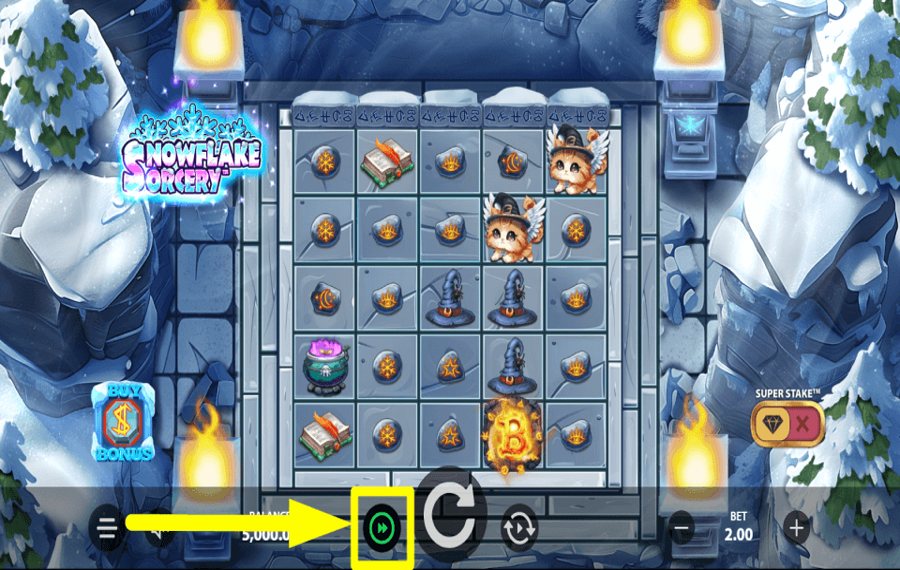Toggle the green turbo fast-forward button

(x=381, y=526)
